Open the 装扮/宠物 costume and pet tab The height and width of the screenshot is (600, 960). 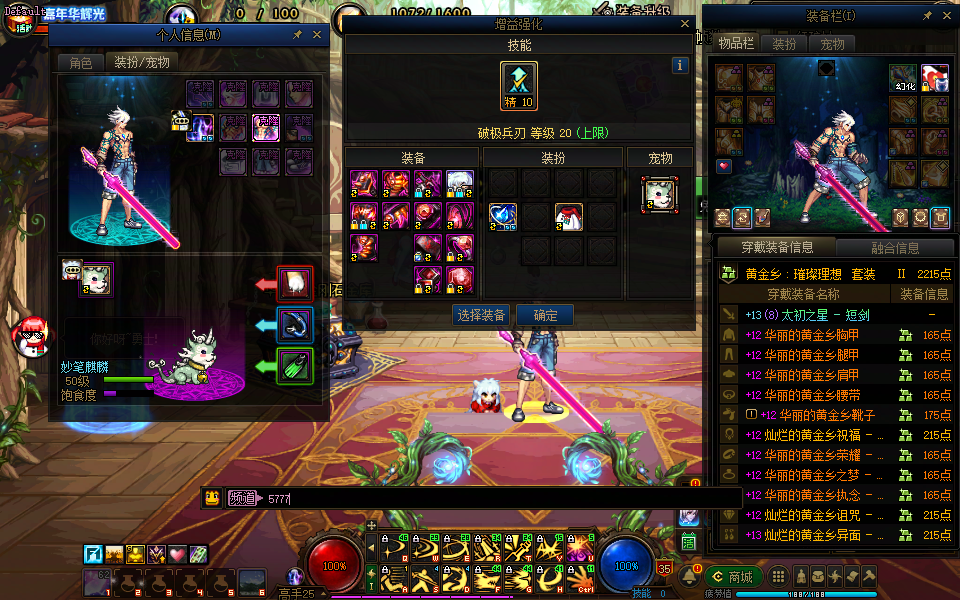coord(141,63)
